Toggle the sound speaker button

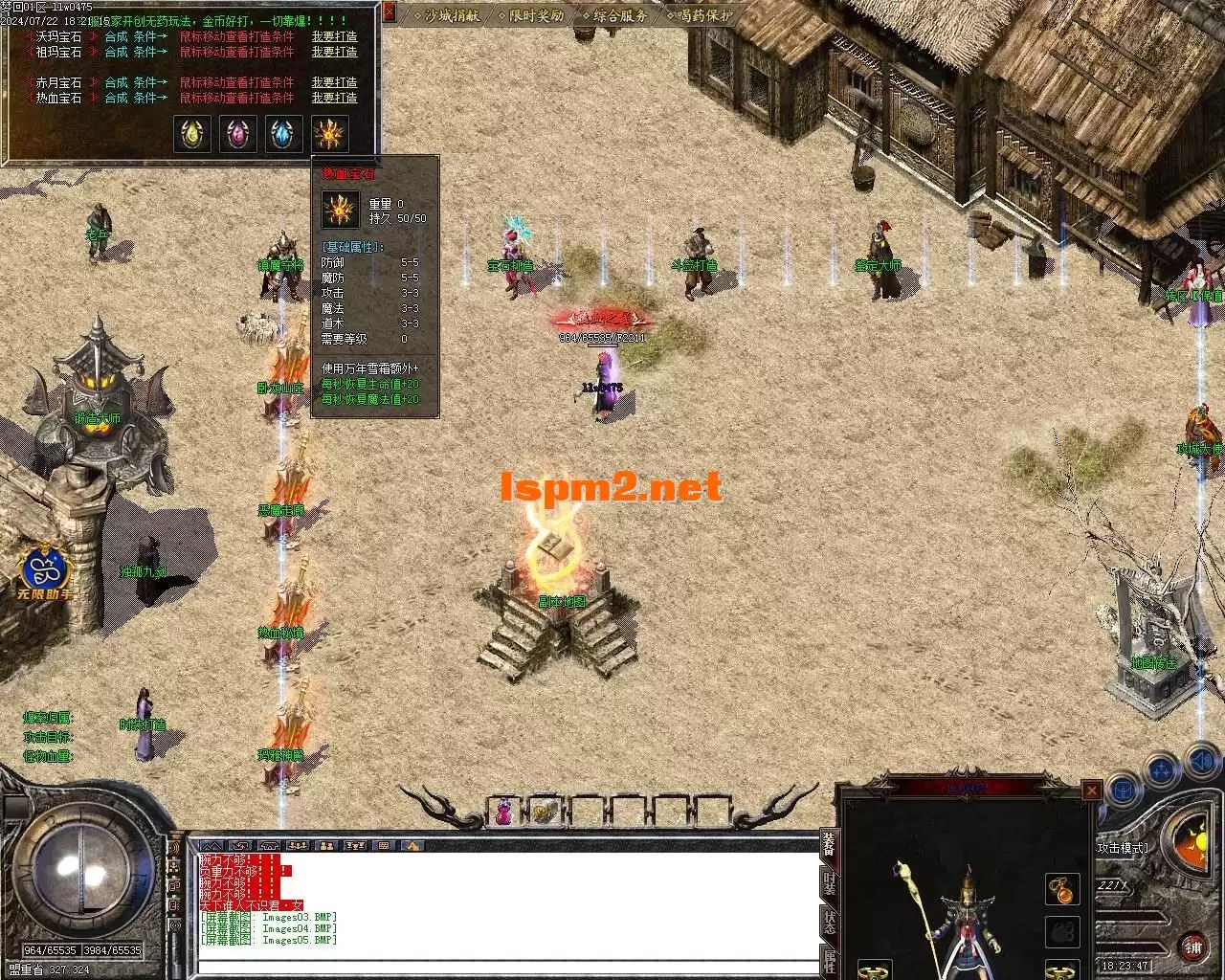1201,763
